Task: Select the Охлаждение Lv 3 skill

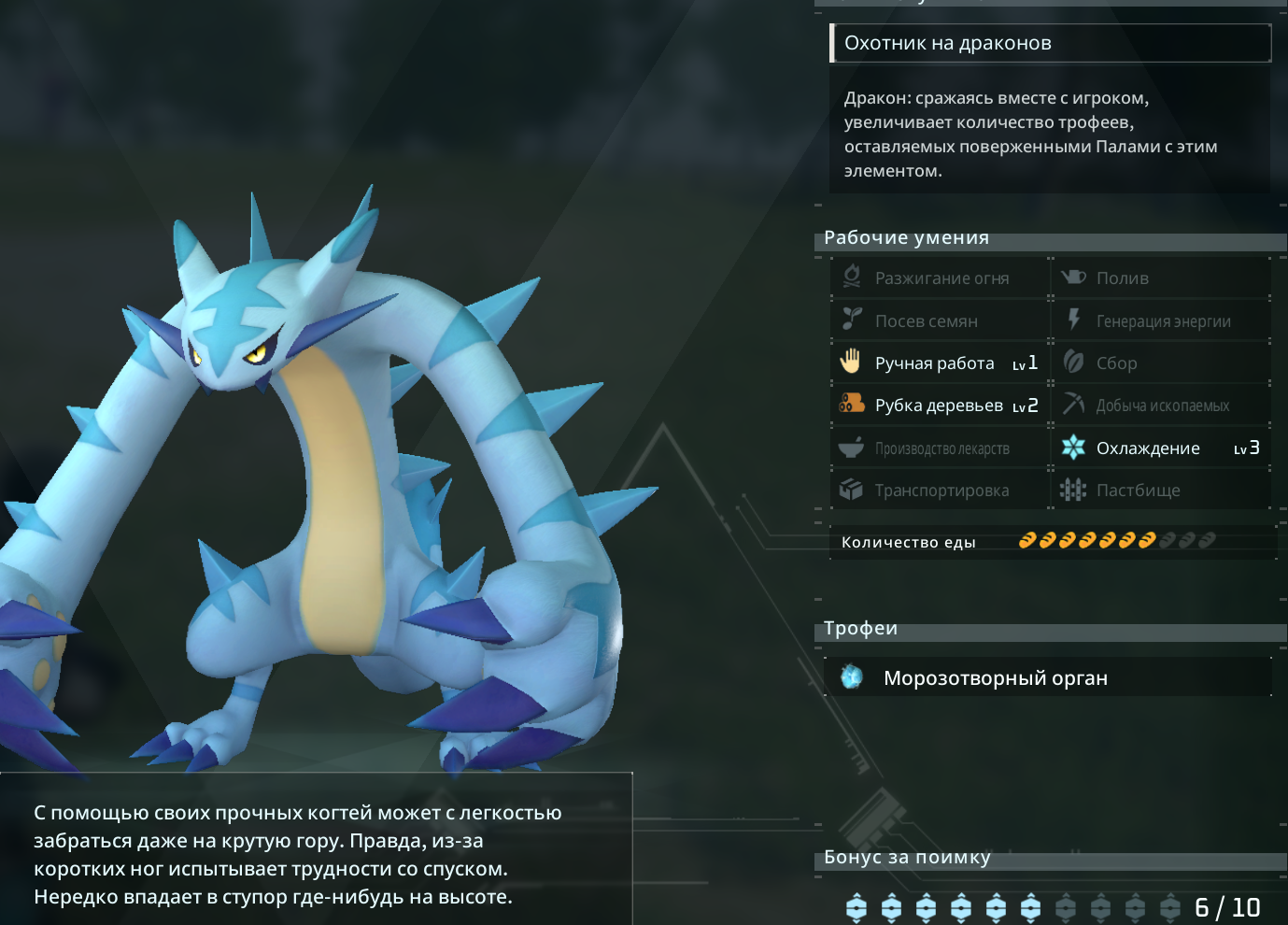Action: click(1161, 448)
